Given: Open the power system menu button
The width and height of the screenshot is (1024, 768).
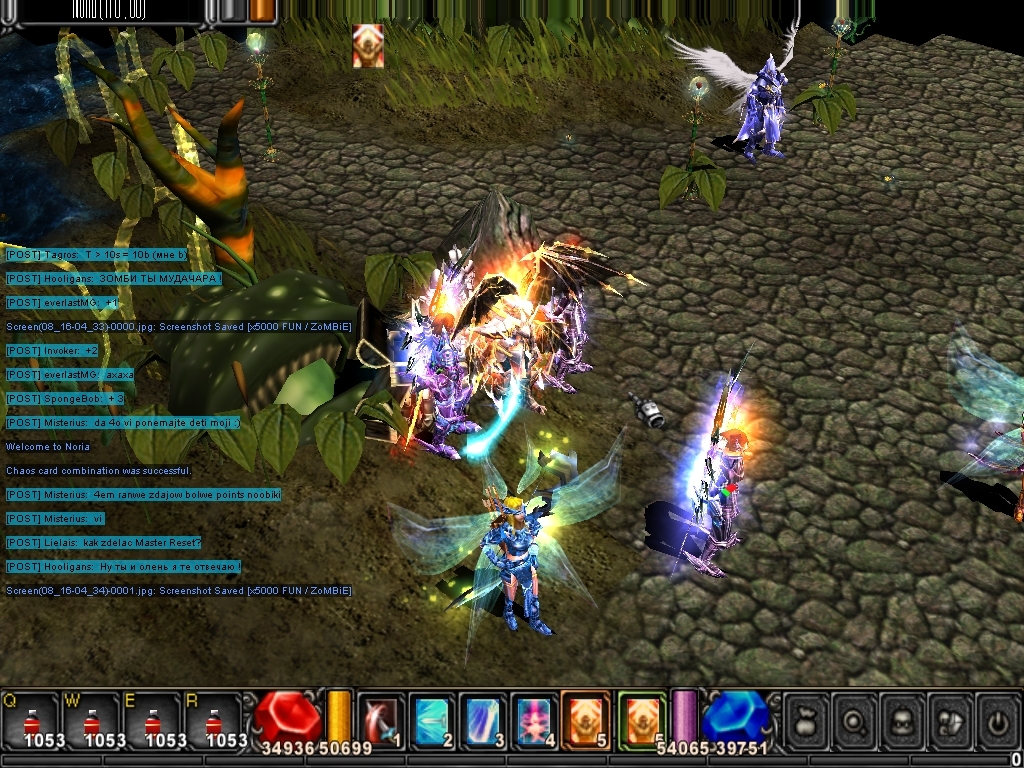Looking at the screenshot, I should coord(997,719).
